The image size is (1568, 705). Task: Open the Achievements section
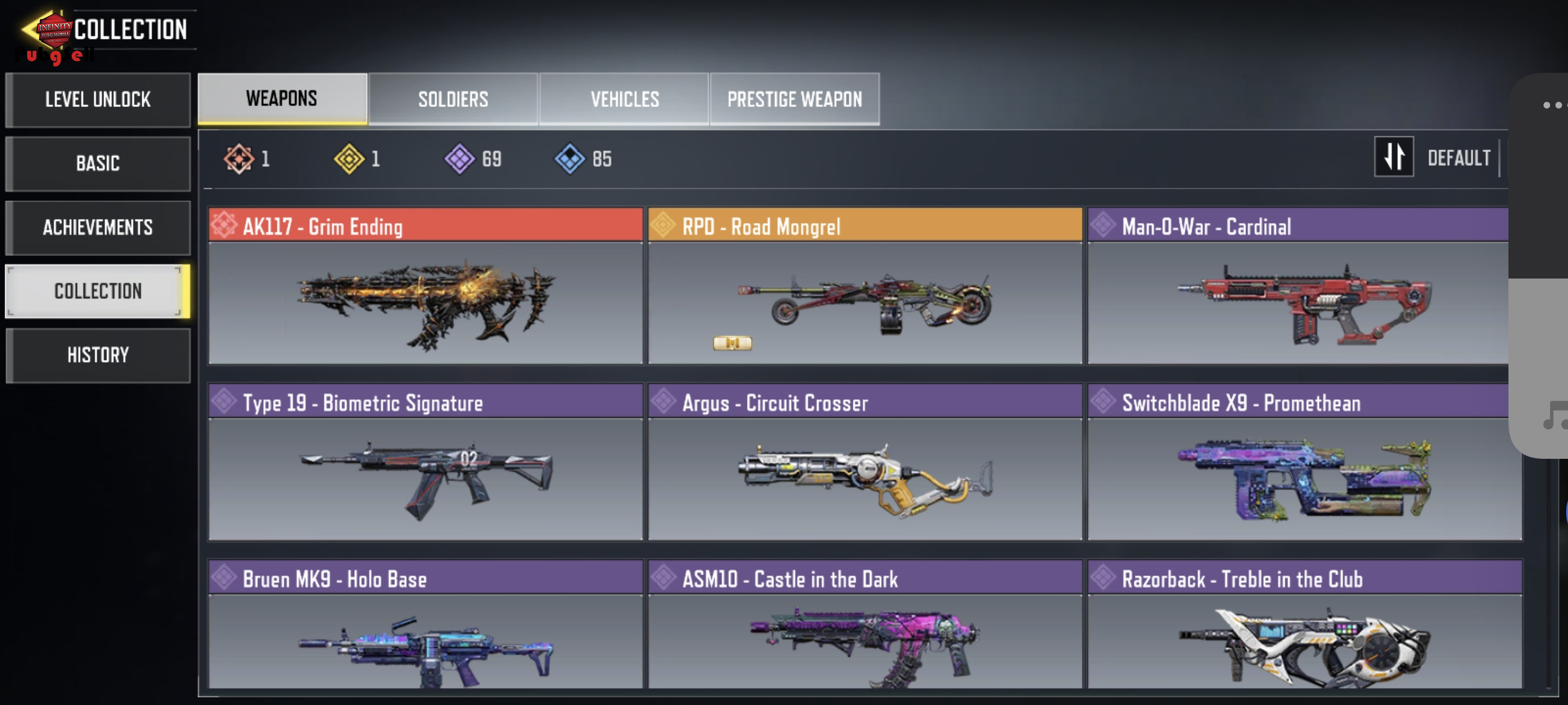tap(98, 228)
